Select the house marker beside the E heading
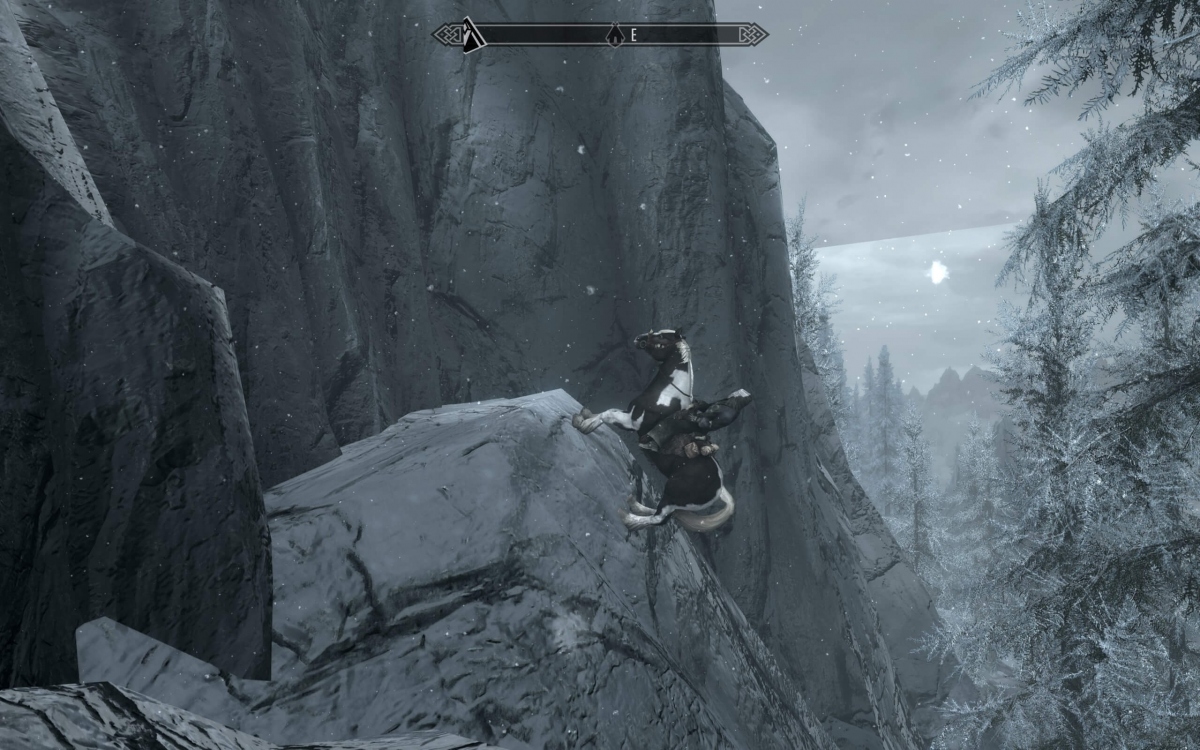Viewport: 1200px width, 750px height. (x=613, y=36)
